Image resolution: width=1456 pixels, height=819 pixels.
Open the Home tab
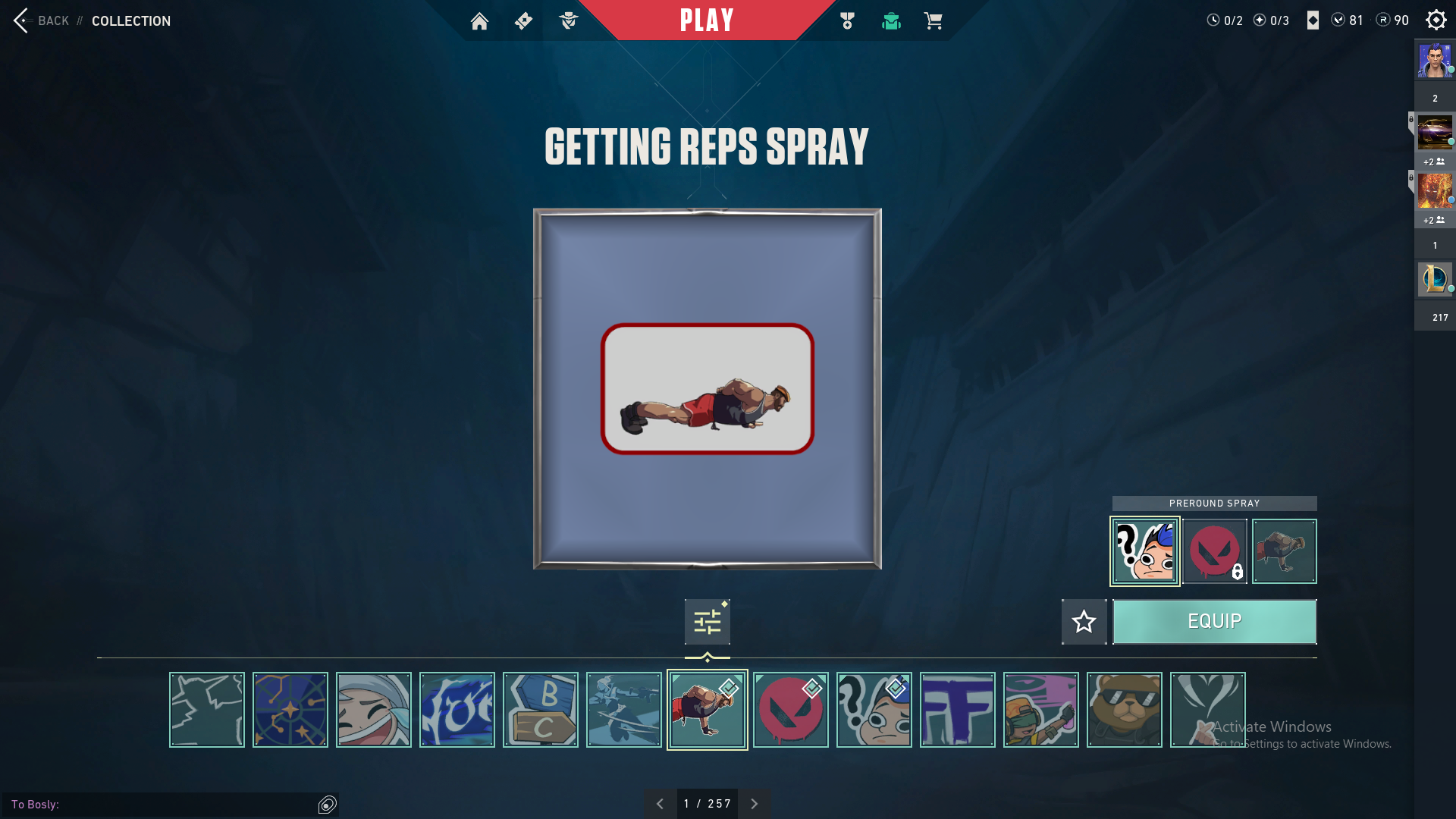point(479,21)
